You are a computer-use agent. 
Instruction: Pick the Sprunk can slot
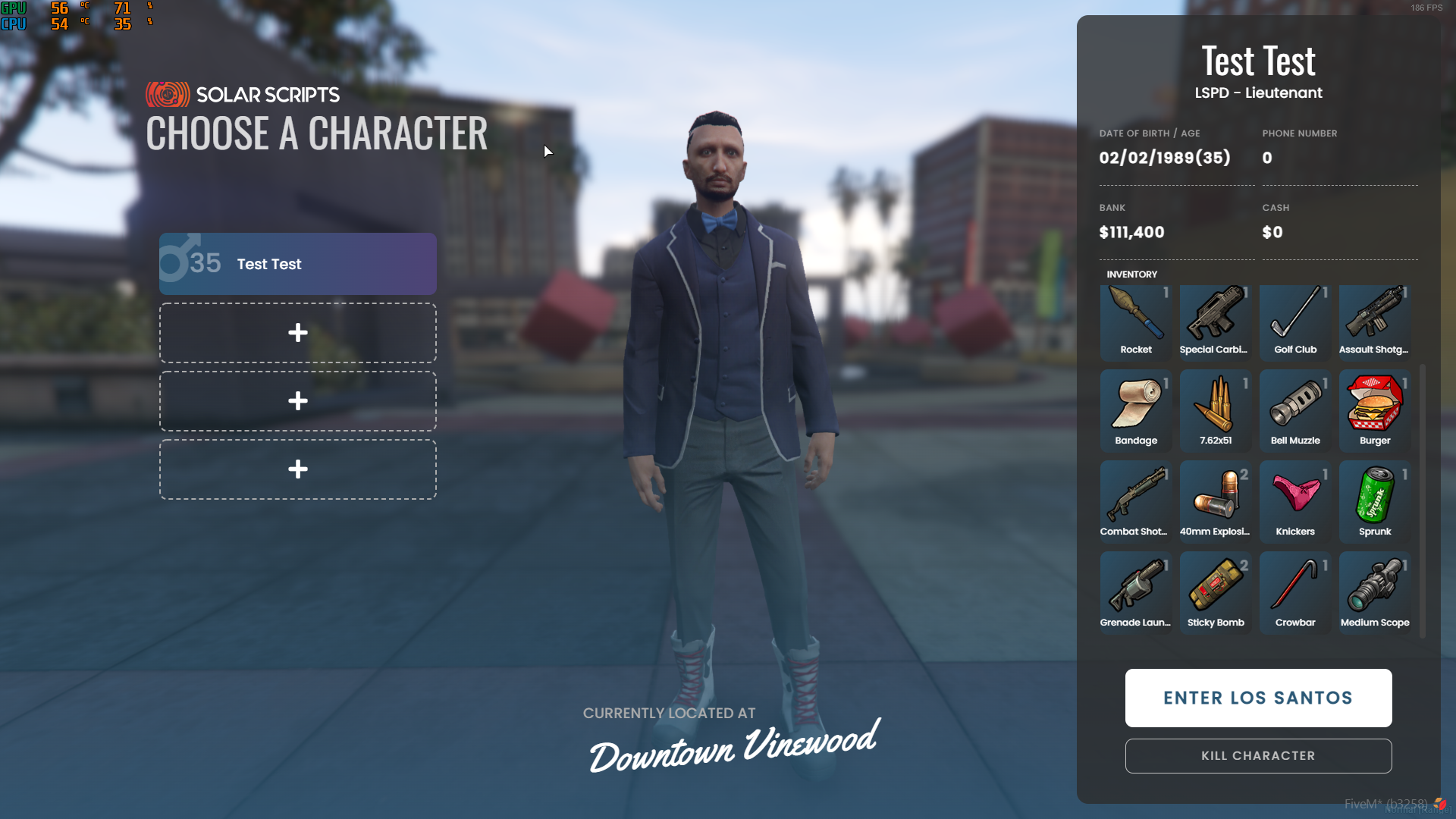tap(1375, 501)
